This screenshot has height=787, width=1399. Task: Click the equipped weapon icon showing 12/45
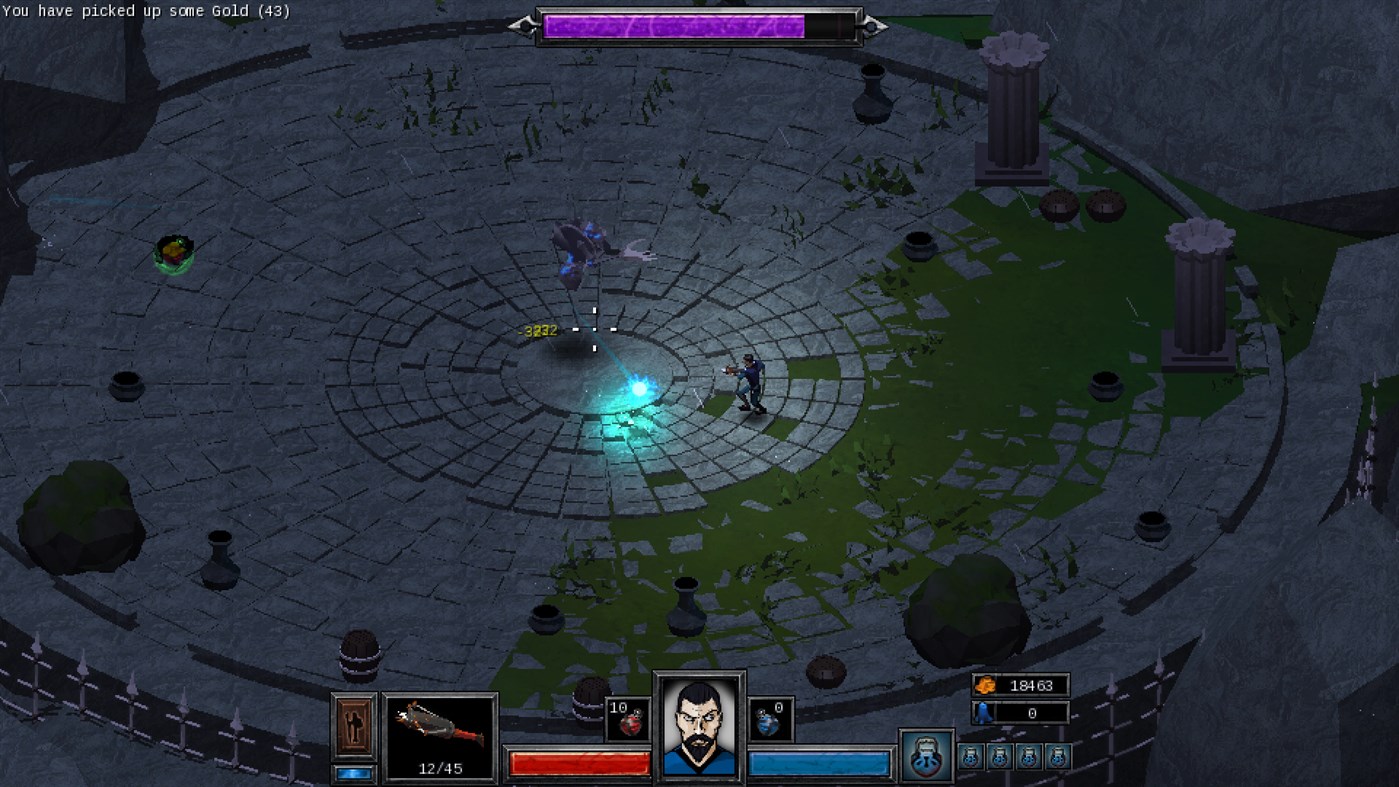[440, 730]
